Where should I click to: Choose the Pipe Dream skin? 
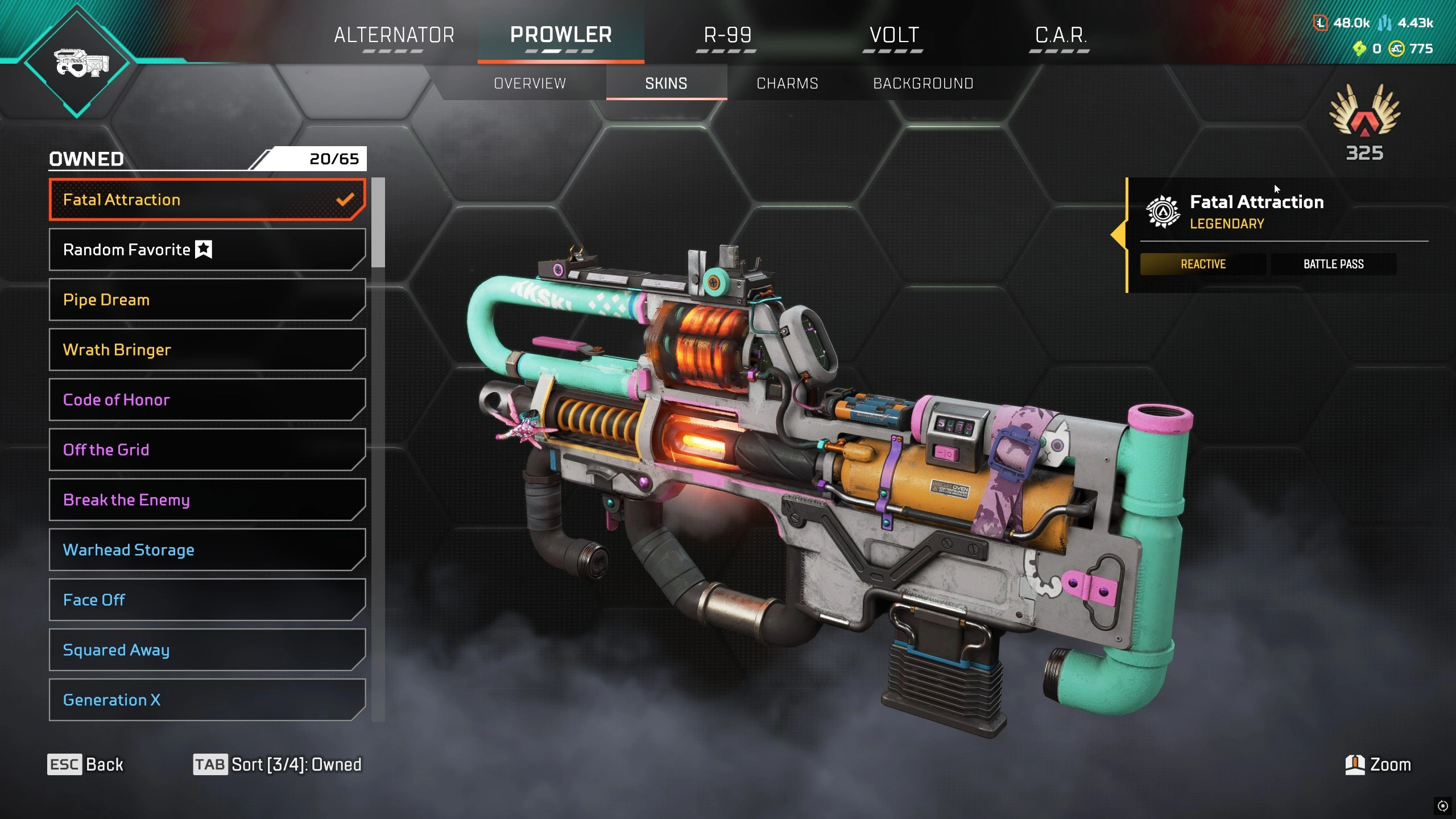[x=207, y=300]
